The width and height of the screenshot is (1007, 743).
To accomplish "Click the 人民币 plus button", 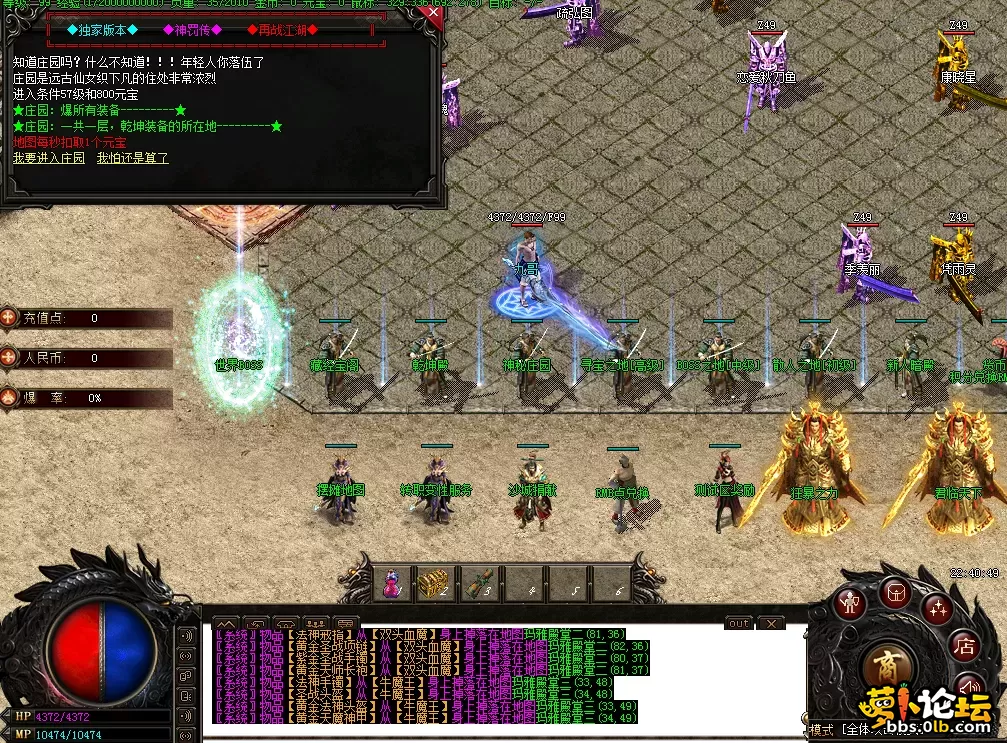I will [x=9, y=357].
